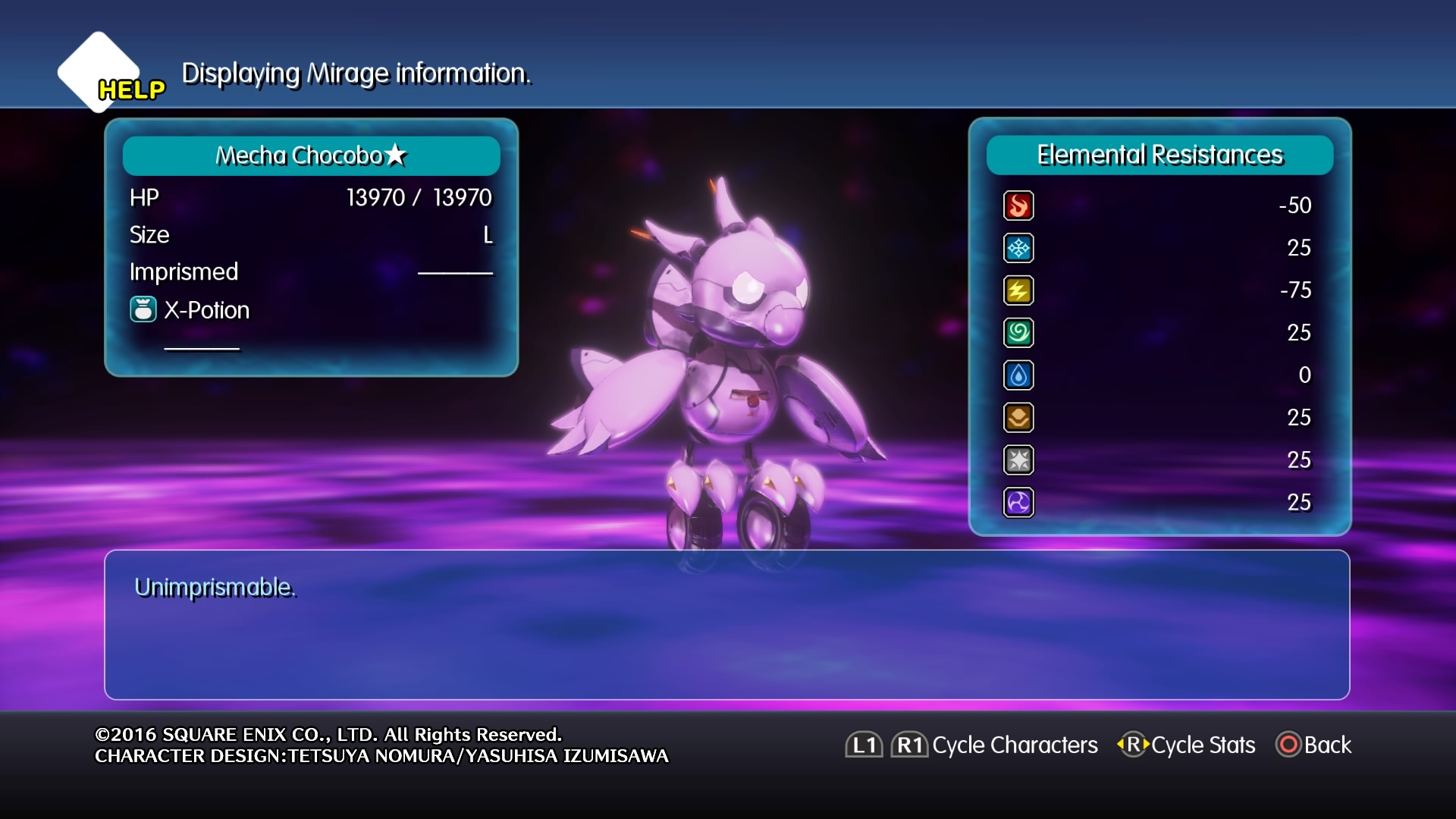Click the earth resistance icon
Image resolution: width=1456 pixels, height=819 pixels.
(1018, 418)
